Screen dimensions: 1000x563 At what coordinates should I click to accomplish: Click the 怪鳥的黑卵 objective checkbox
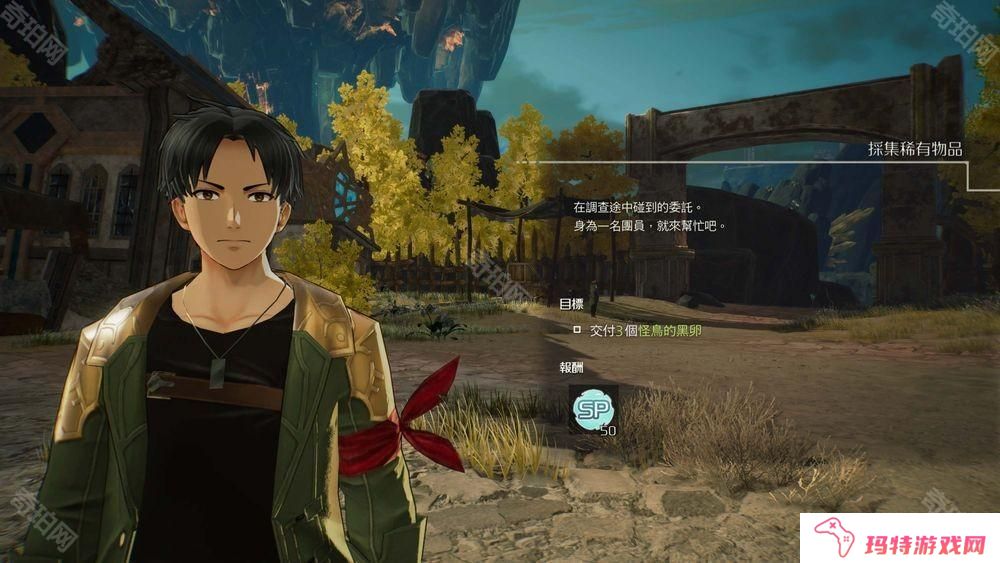pyautogui.click(x=577, y=329)
